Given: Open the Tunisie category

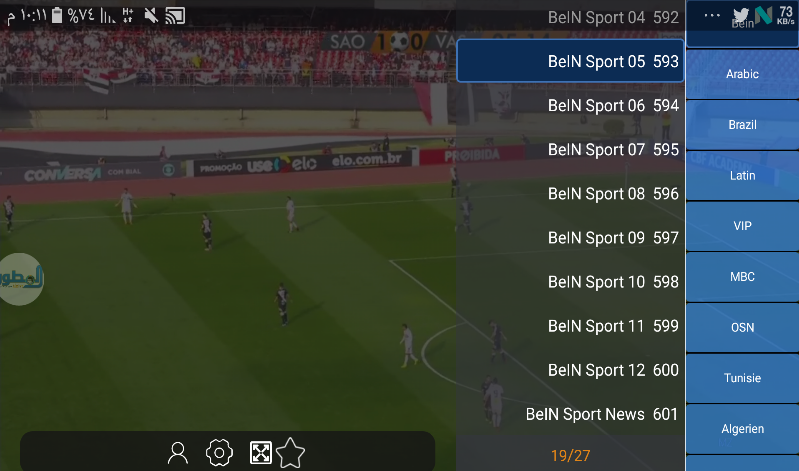Looking at the screenshot, I should click(742, 378).
